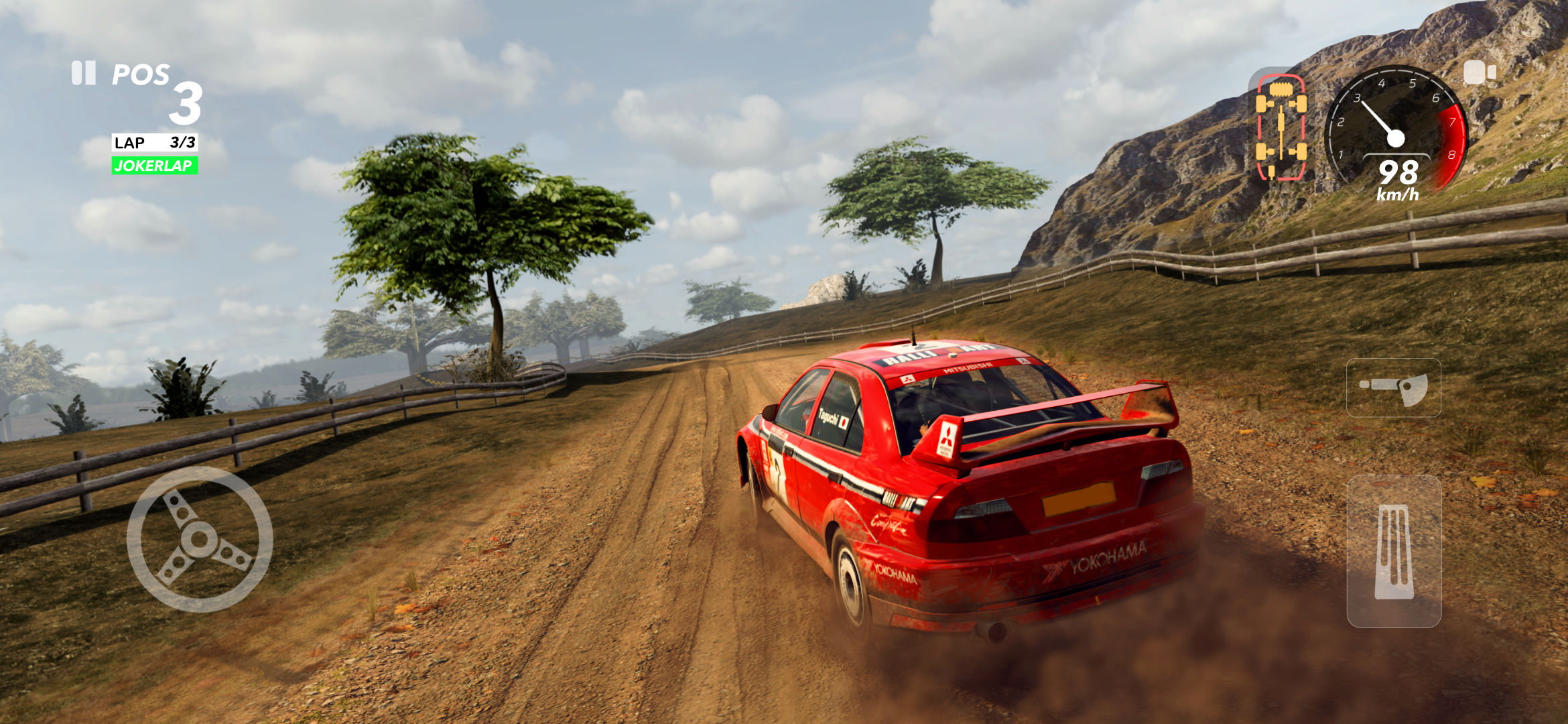The height and width of the screenshot is (724, 1568).
Task: Pull the handbrake button
Action: tap(1393, 387)
